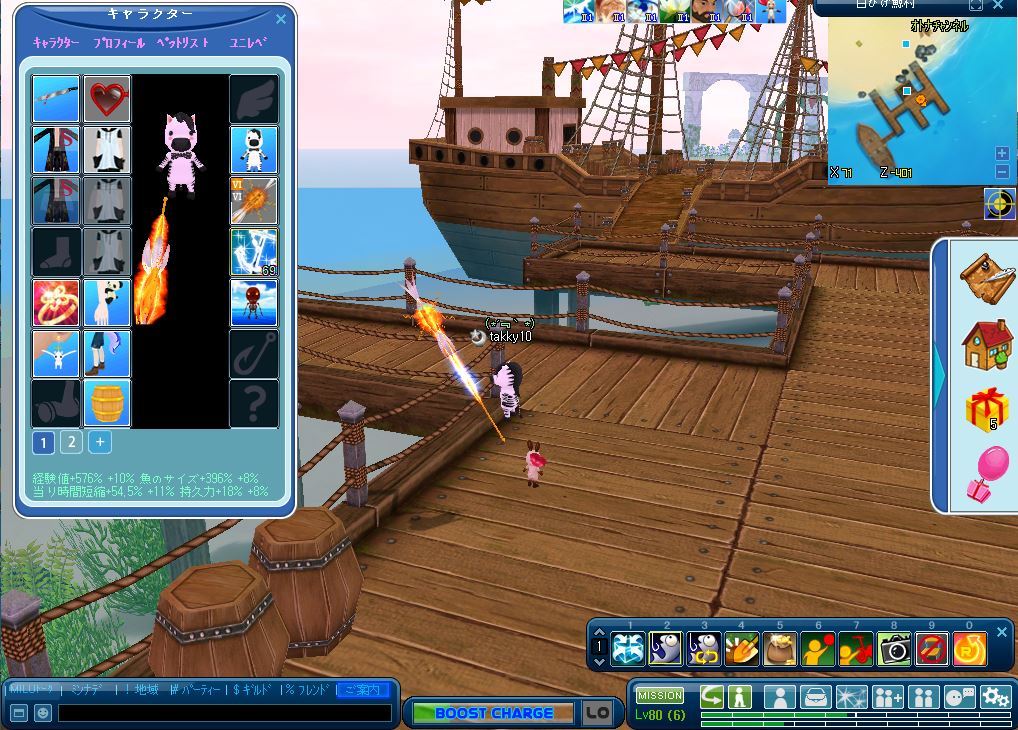Switch to the プロフィール tab
The image size is (1018, 730).
[119, 43]
